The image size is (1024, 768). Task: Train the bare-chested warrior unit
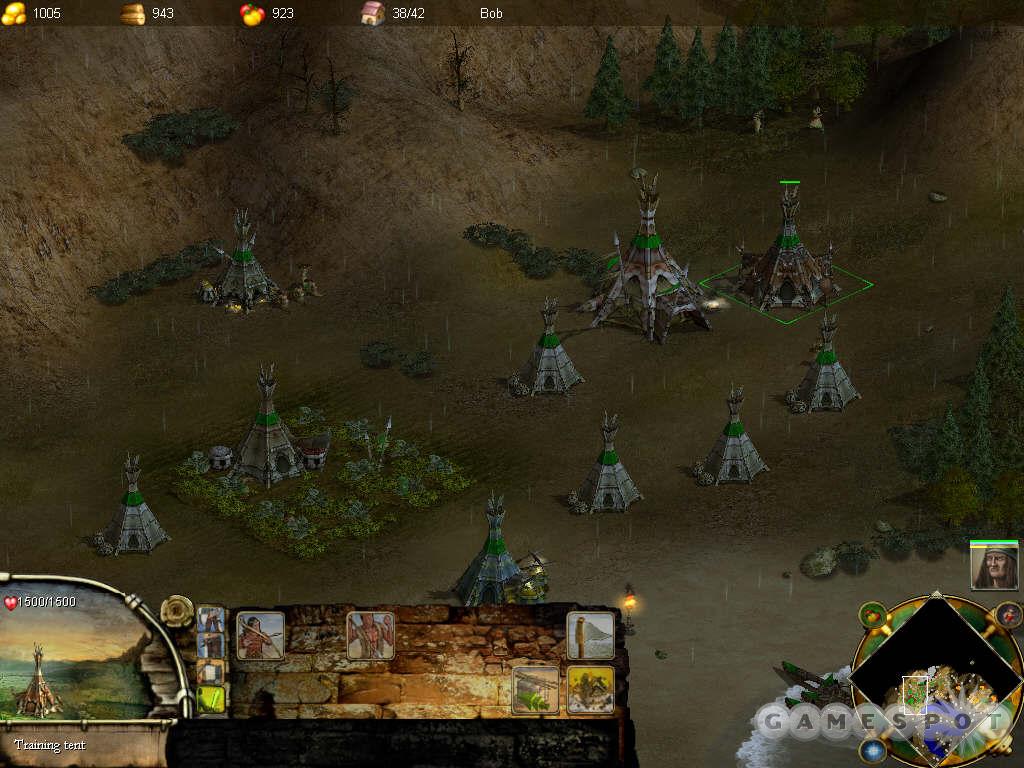[x=370, y=636]
